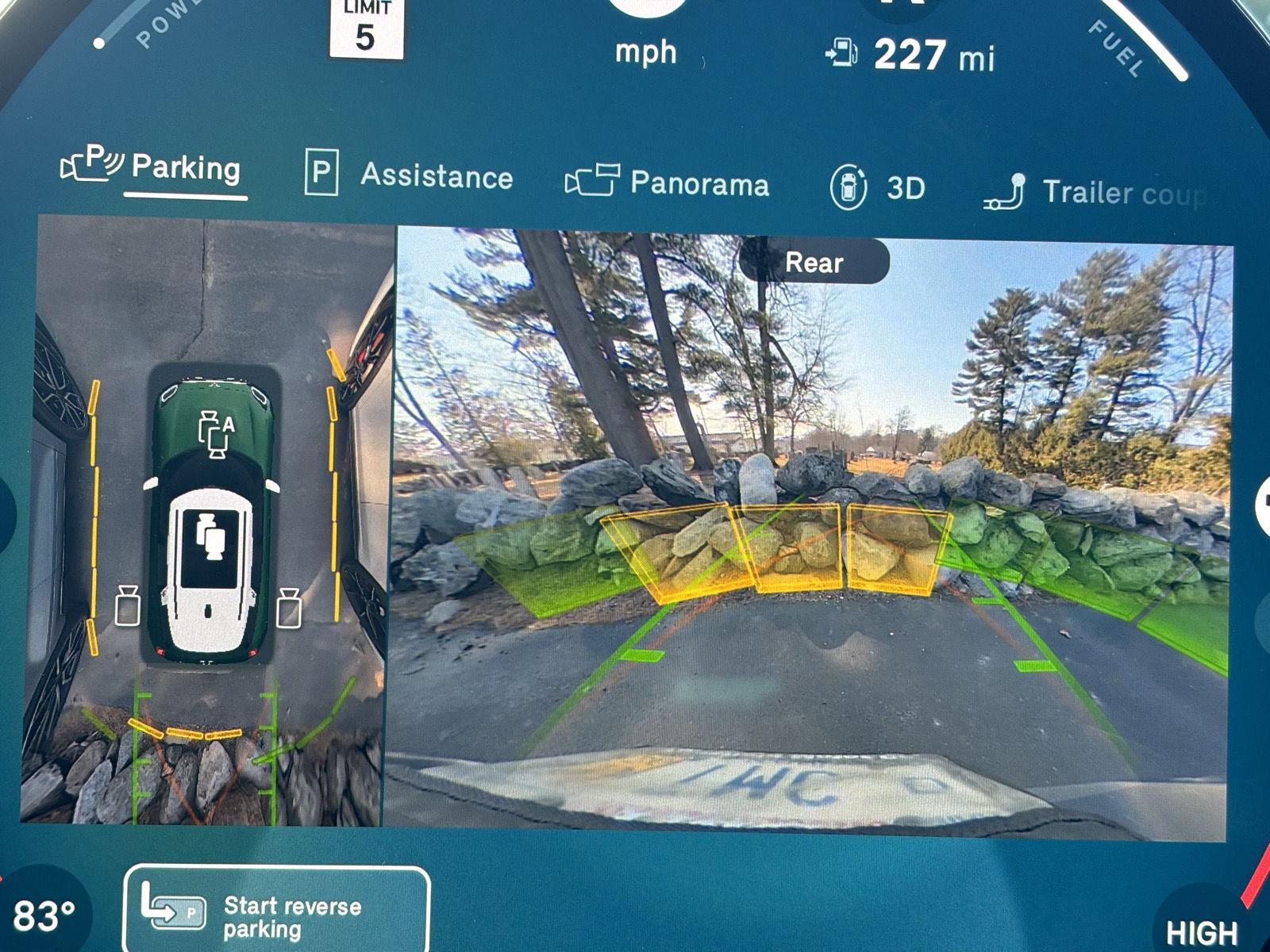This screenshot has height=952, width=1270.
Task: Open the 83° temperature control
Action: [44, 916]
